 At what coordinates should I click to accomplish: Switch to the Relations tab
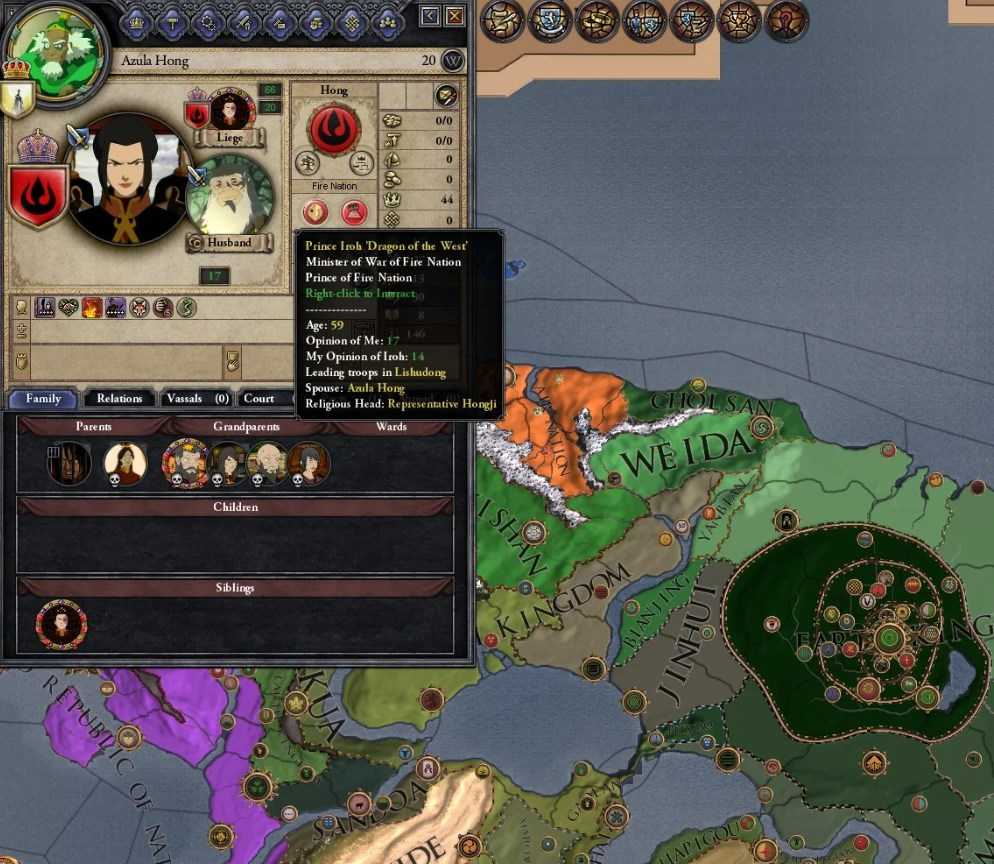pos(119,398)
